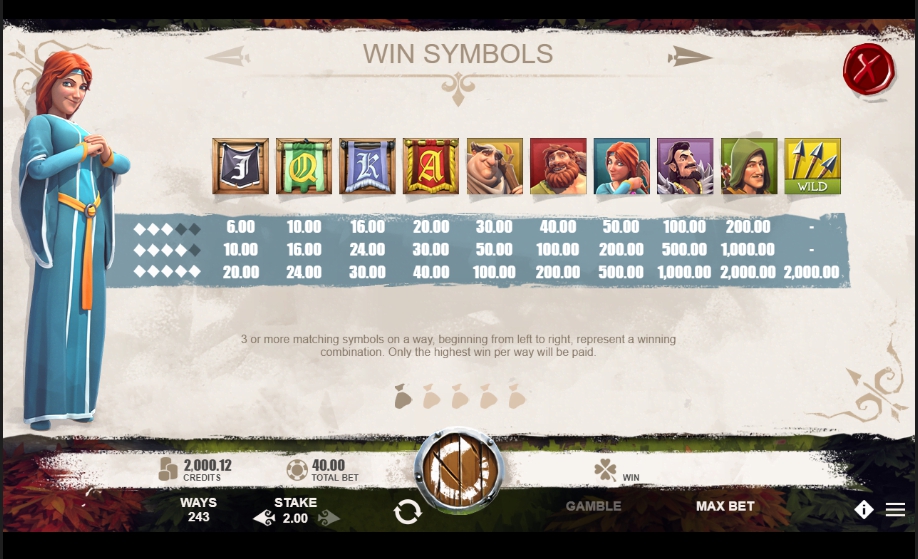Decrease the stake amount
This screenshot has width=918, height=559.
pyautogui.click(x=264, y=518)
